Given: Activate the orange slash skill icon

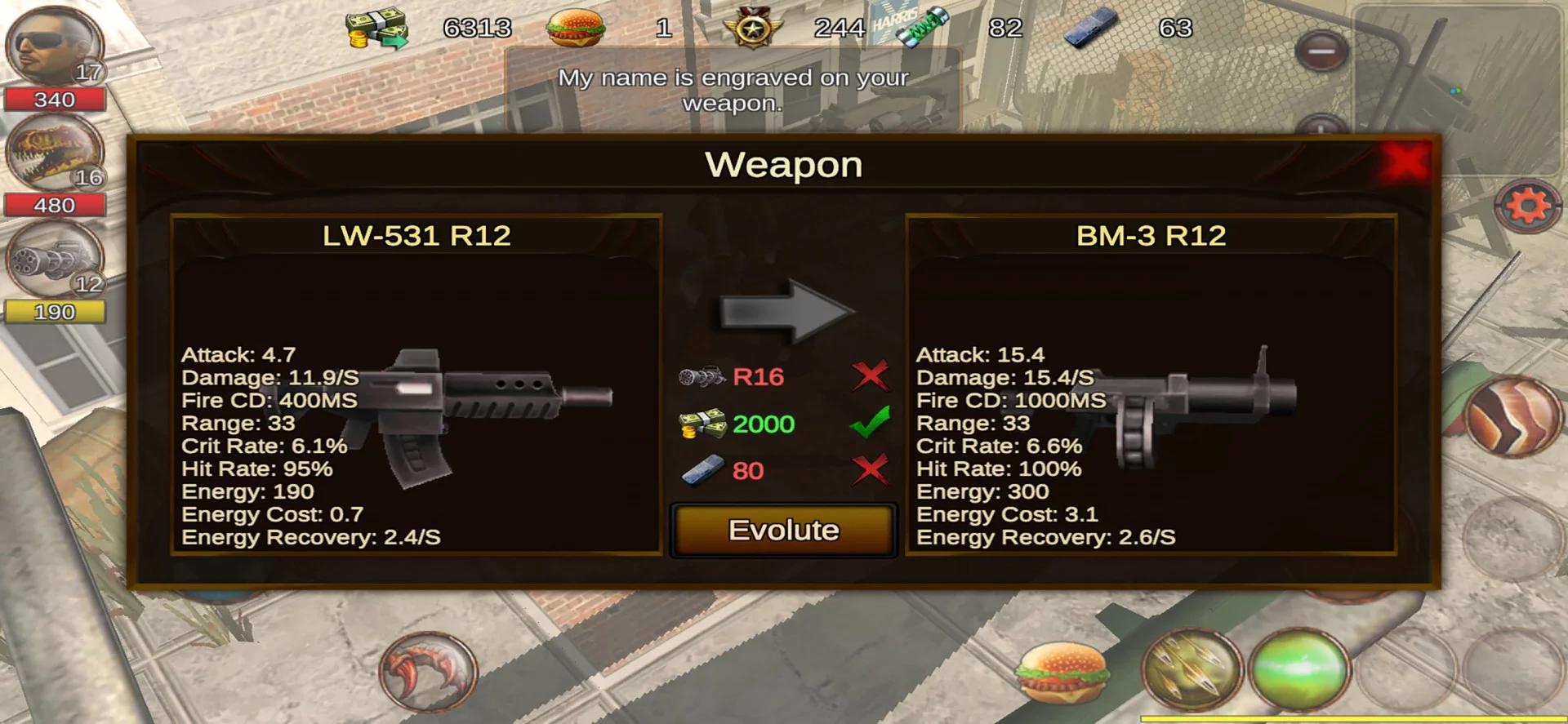Looking at the screenshot, I should 1513,416.
